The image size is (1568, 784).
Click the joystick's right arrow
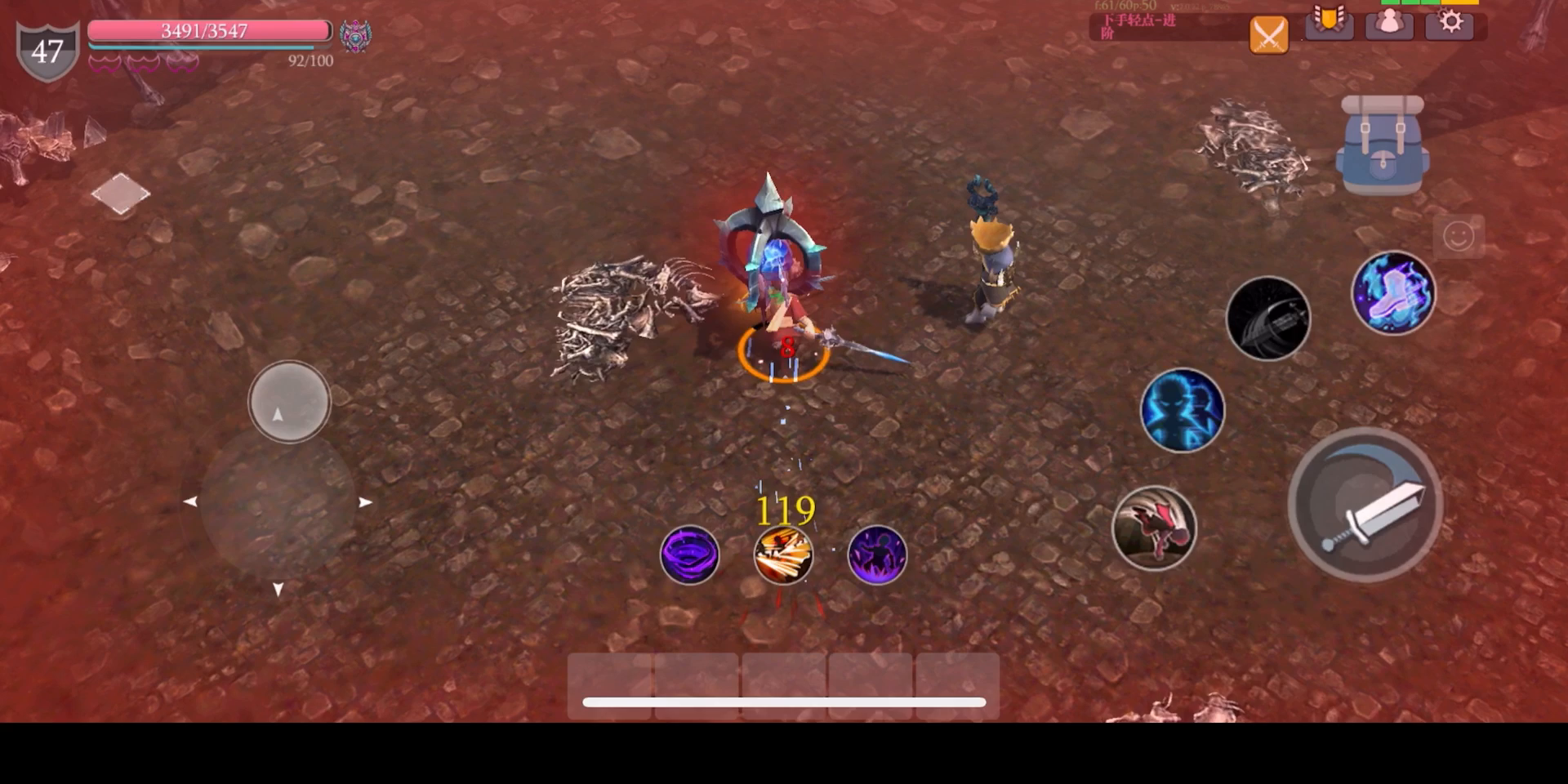[x=365, y=502]
